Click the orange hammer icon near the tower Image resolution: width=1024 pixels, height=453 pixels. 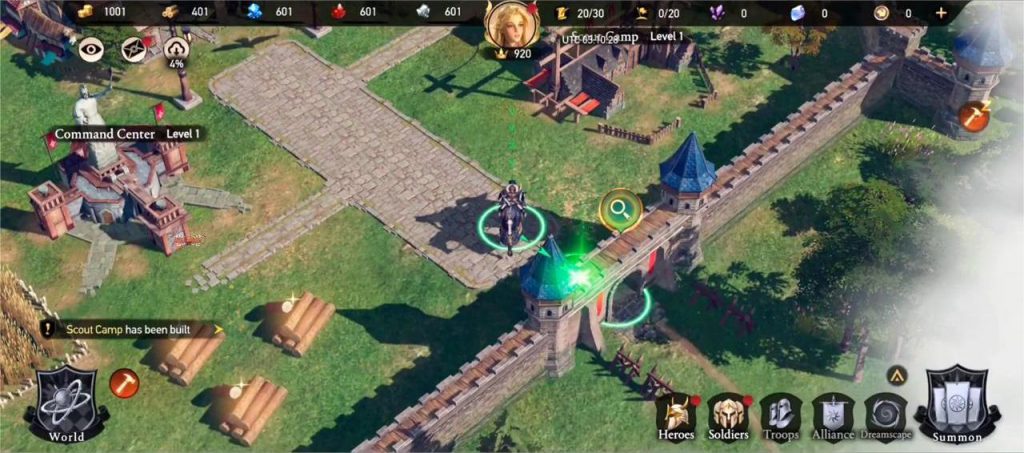tap(973, 115)
